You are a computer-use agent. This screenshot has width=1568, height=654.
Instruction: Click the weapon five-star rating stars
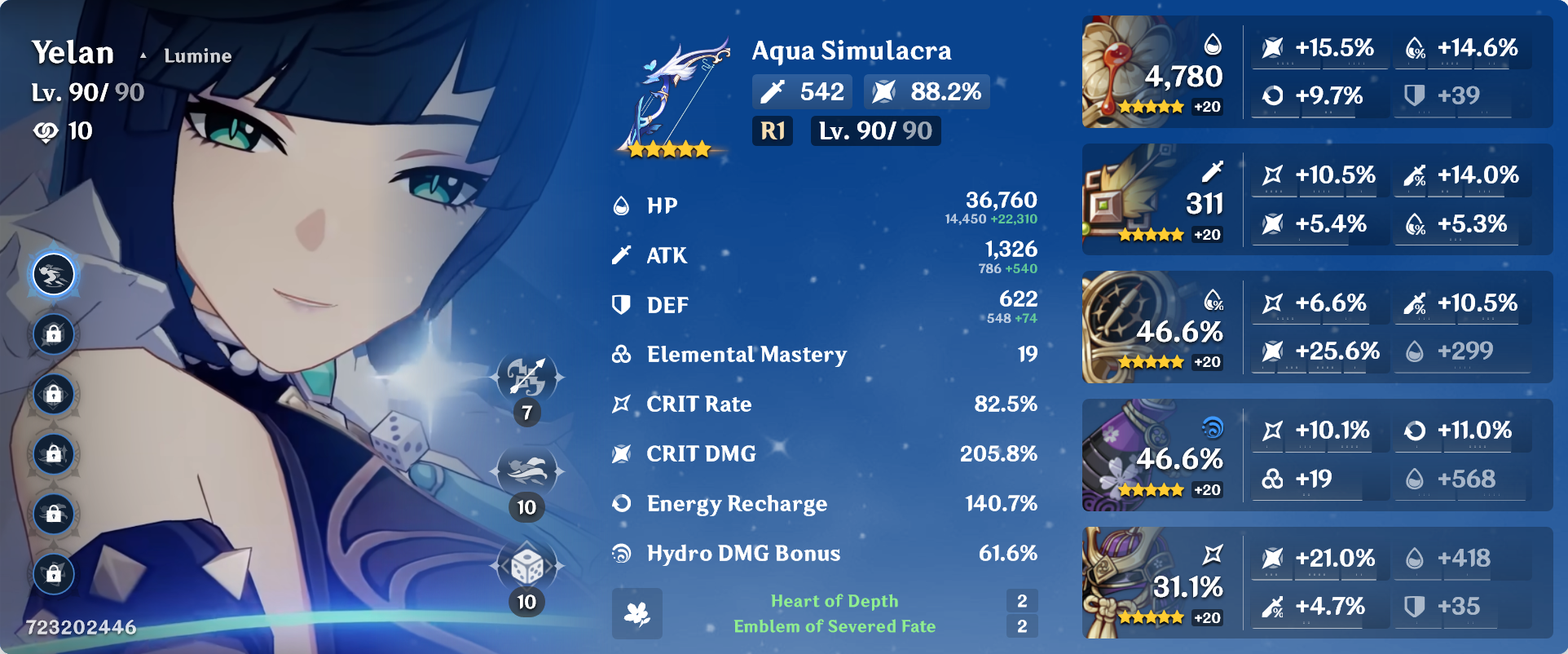click(670, 148)
